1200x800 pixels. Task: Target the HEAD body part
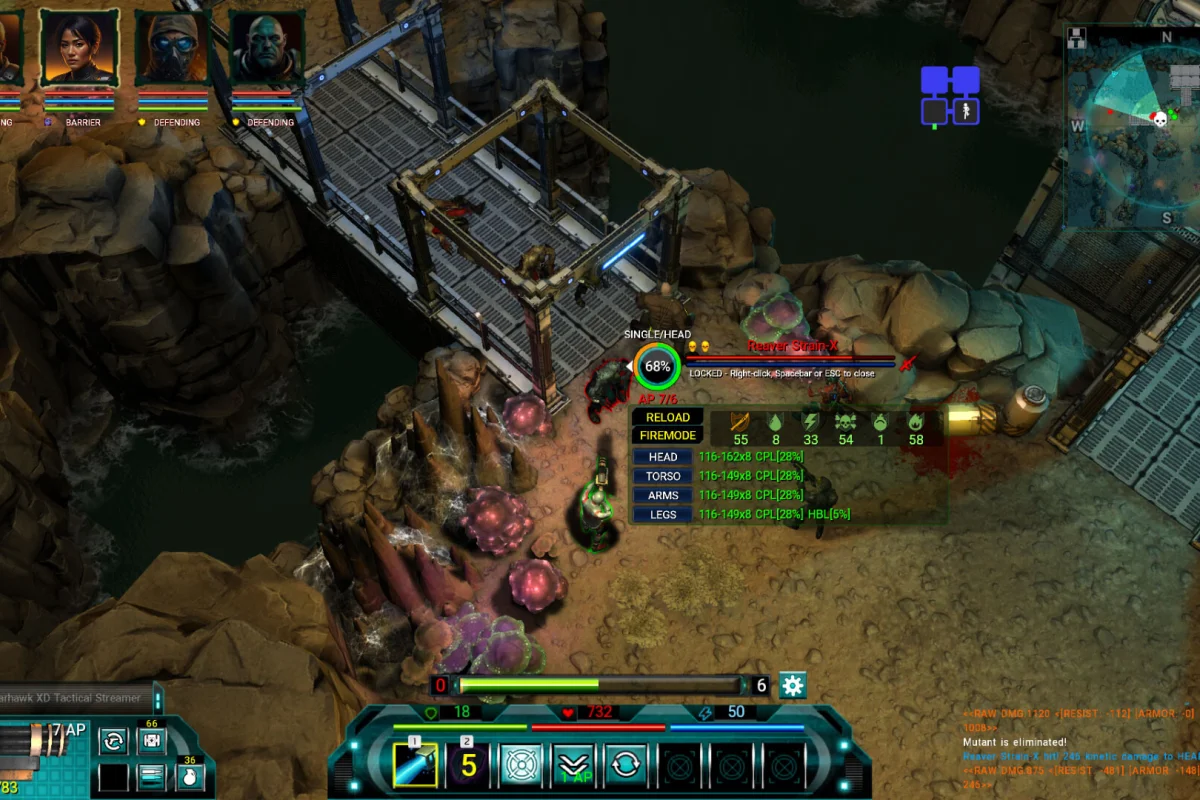coord(662,457)
